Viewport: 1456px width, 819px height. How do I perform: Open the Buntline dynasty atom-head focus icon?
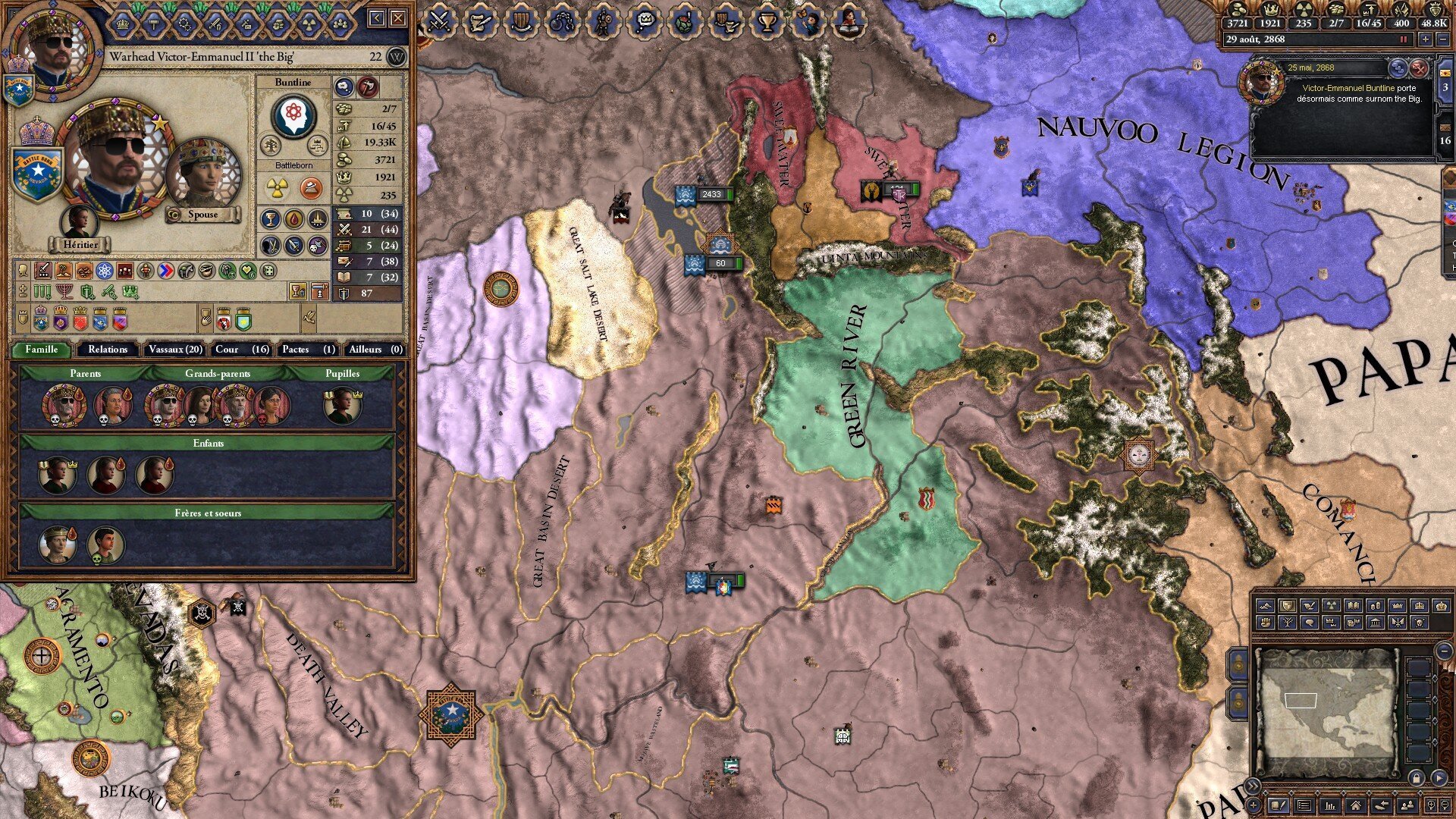click(293, 115)
